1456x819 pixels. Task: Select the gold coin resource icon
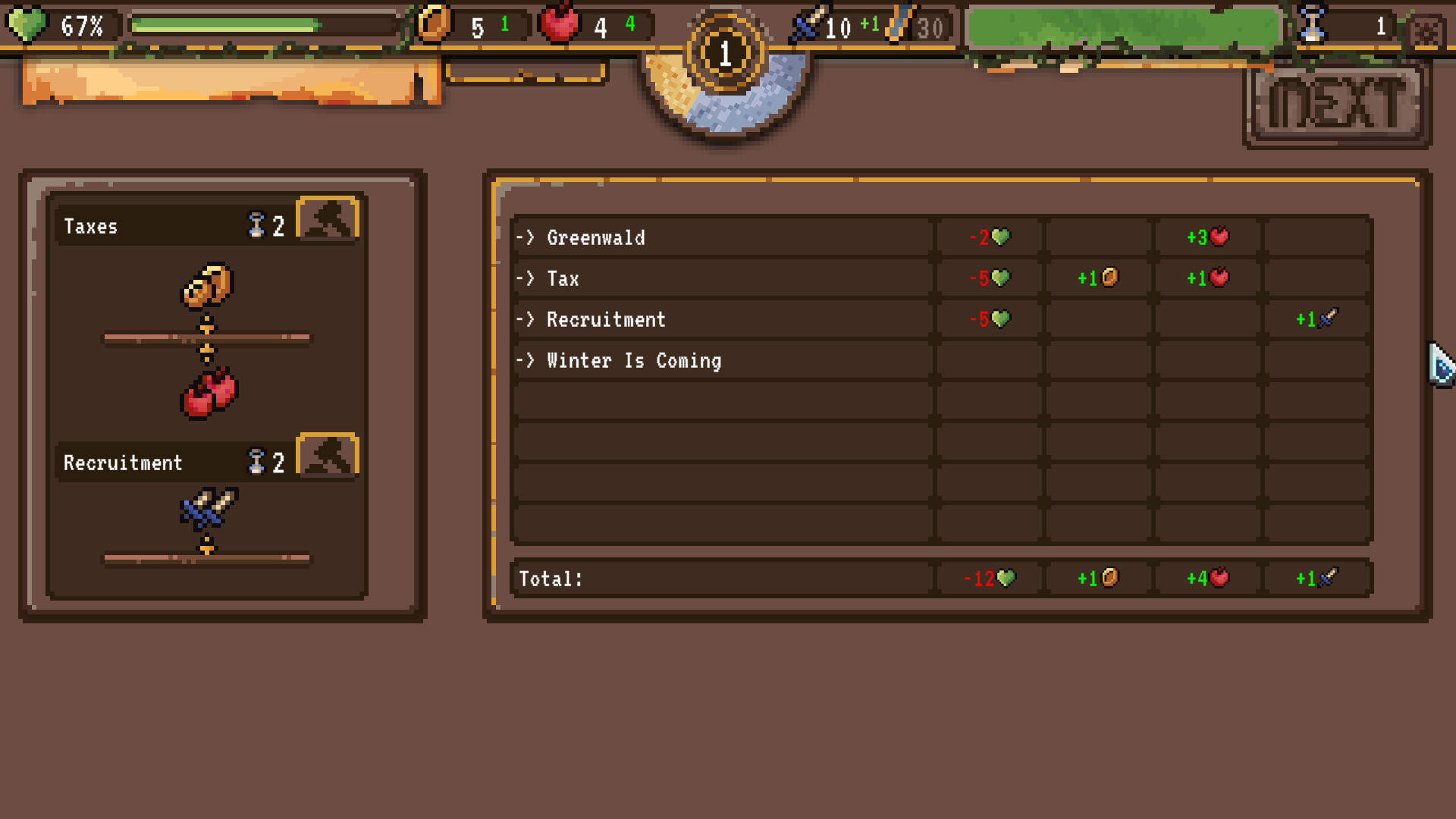tap(432, 25)
